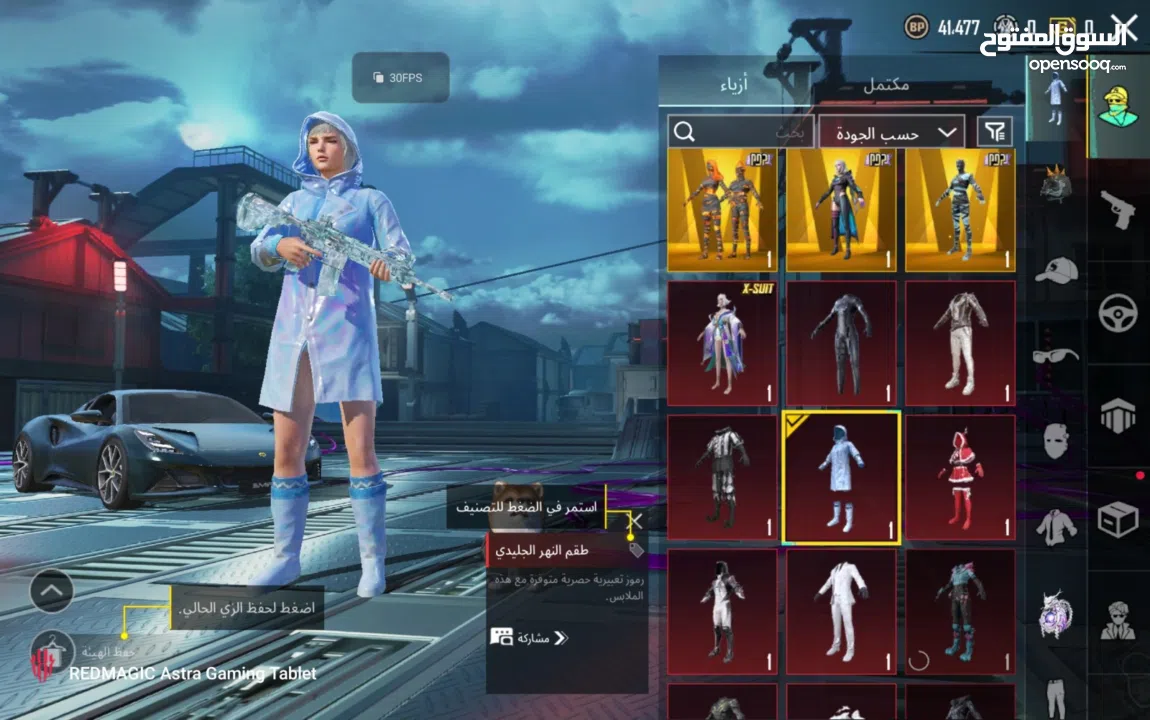This screenshot has width=1150, height=720.
Task: Select the blonde dark-coat mythic outfit
Action: pos(841,210)
